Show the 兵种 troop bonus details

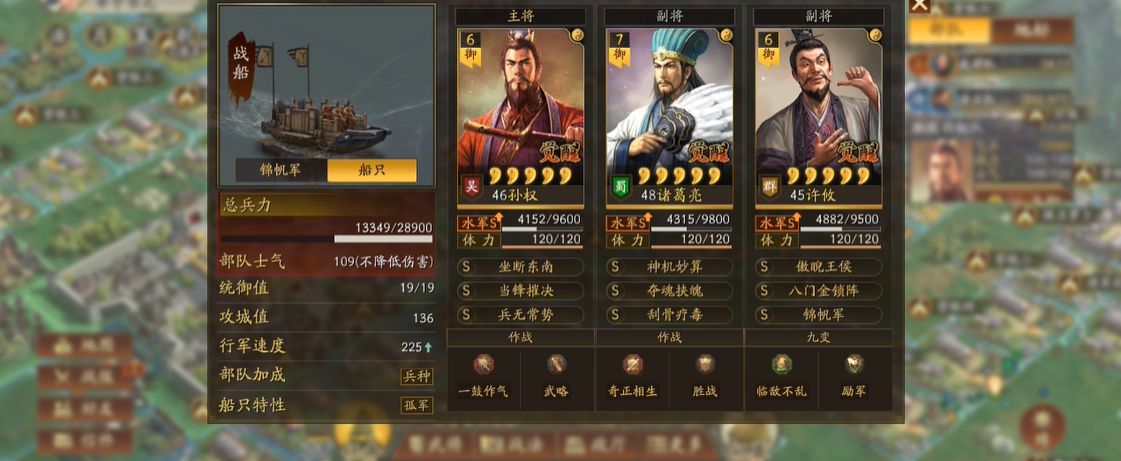click(416, 376)
